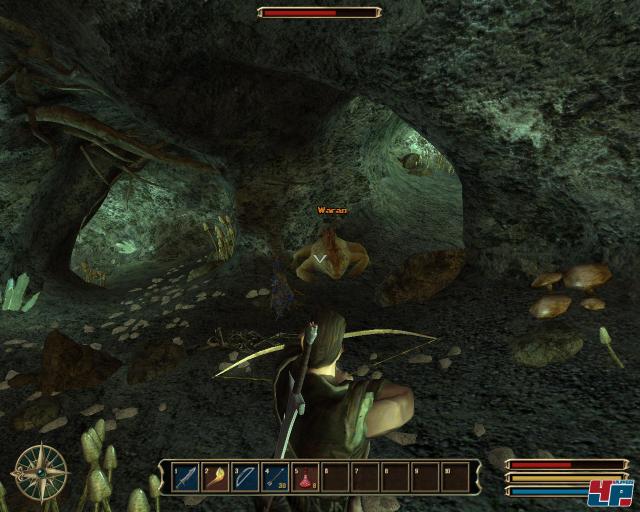The width and height of the screenshot is (640, 512).
Task: Choose the bow in the quick slots
Action: [x=246, y=478]
